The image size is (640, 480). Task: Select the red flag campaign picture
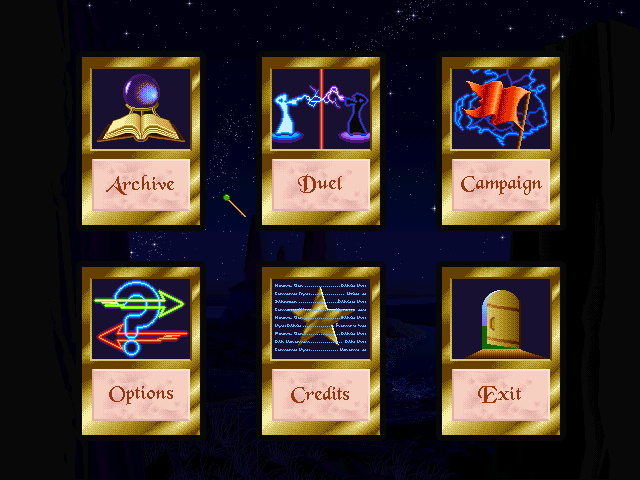pos(501,108)
